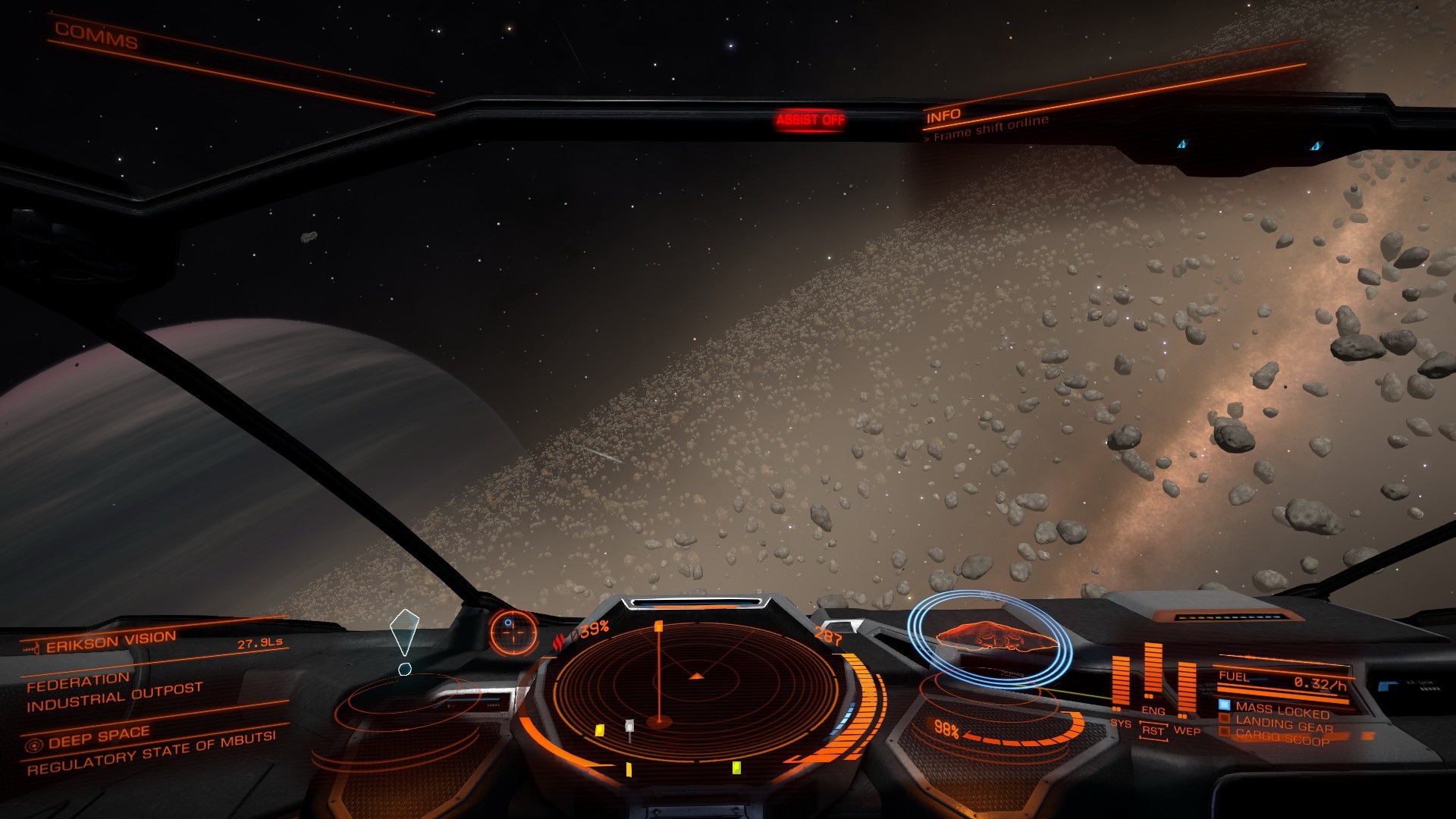This screenshot has height=819, width=1456.
Task: Choose the ENG power distributor label
Action: click(x=1153, y=711)
